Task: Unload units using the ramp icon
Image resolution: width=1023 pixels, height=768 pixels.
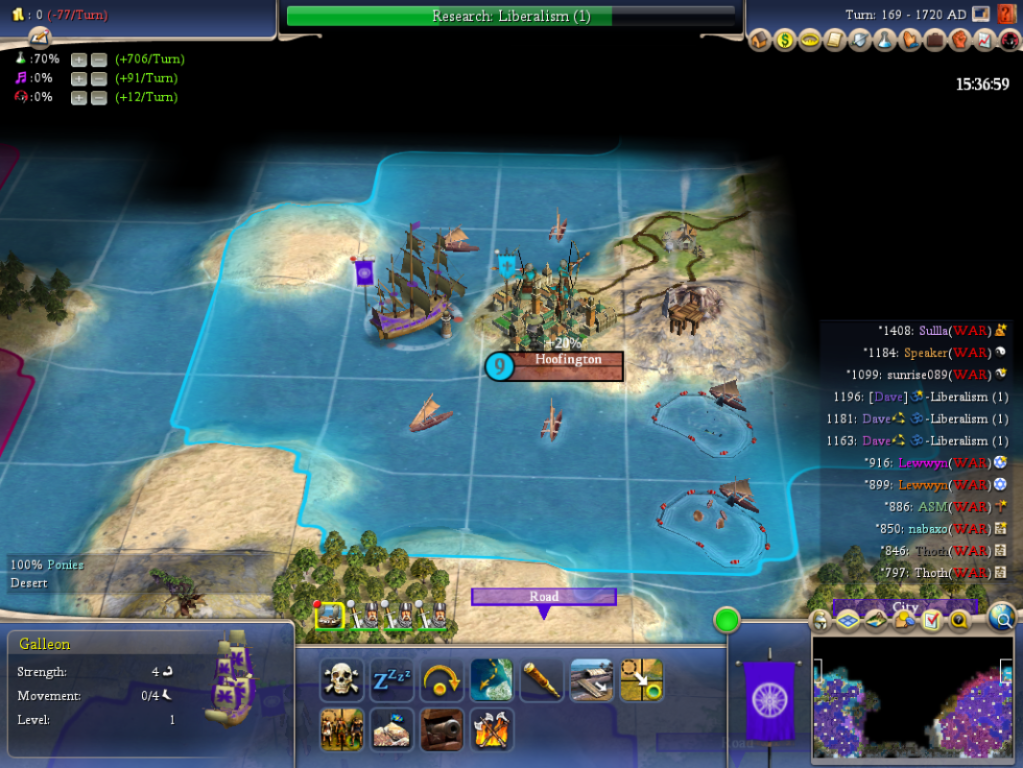Action: (592, 681)
